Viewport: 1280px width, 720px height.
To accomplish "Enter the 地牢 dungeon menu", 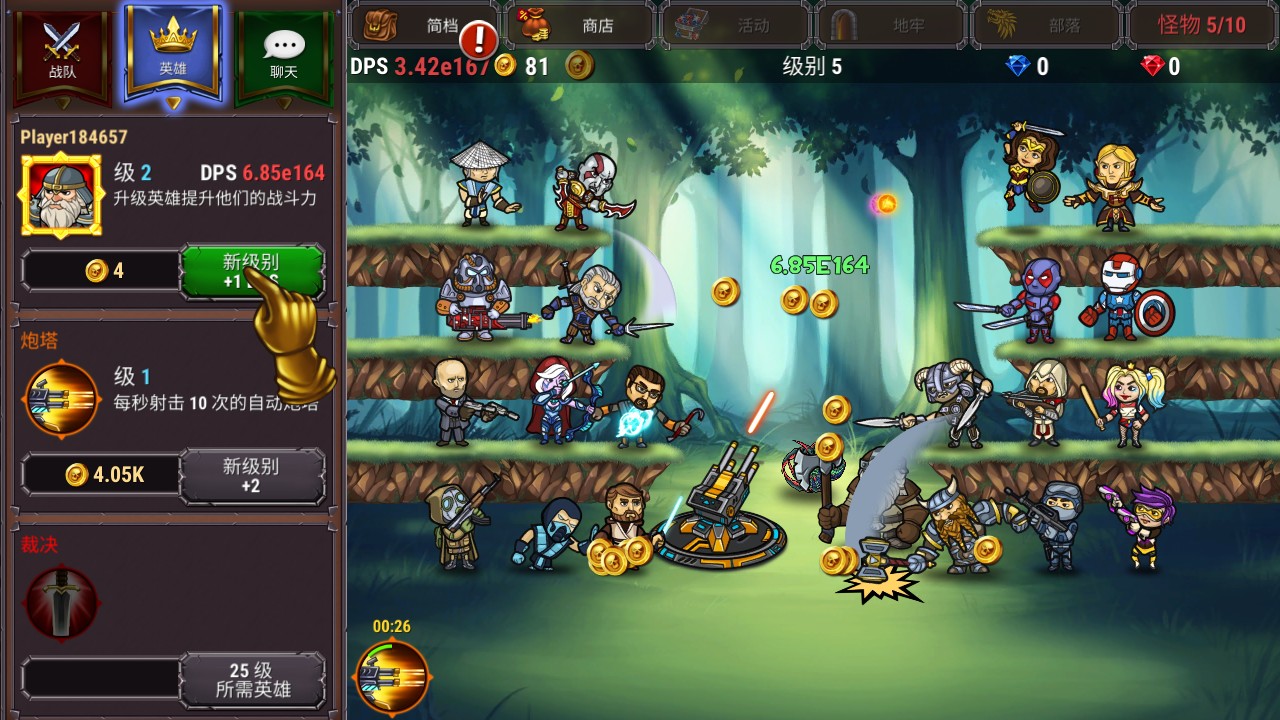I will 892,25.
